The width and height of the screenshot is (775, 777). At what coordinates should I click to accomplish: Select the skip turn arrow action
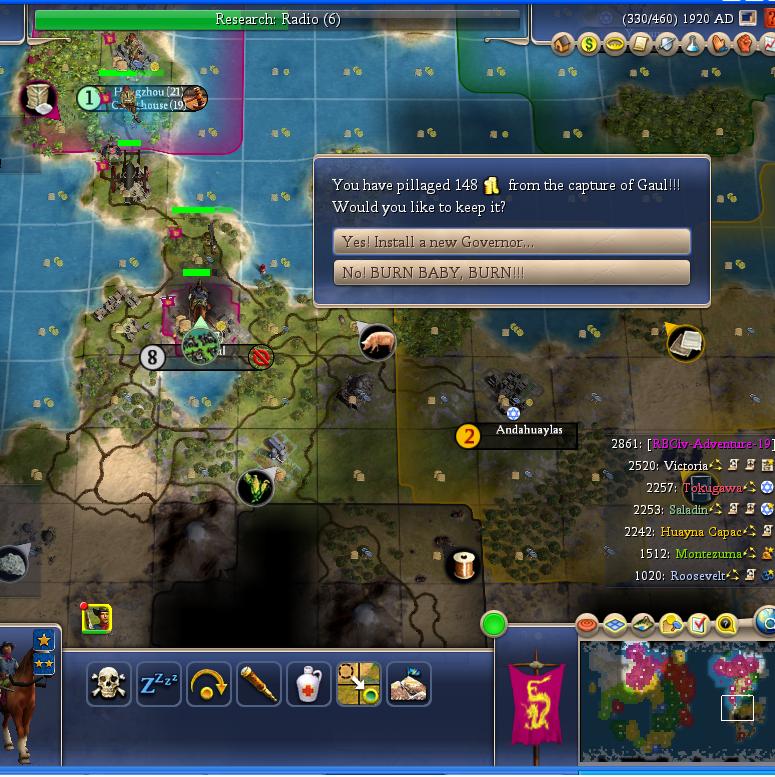(209, 684)
